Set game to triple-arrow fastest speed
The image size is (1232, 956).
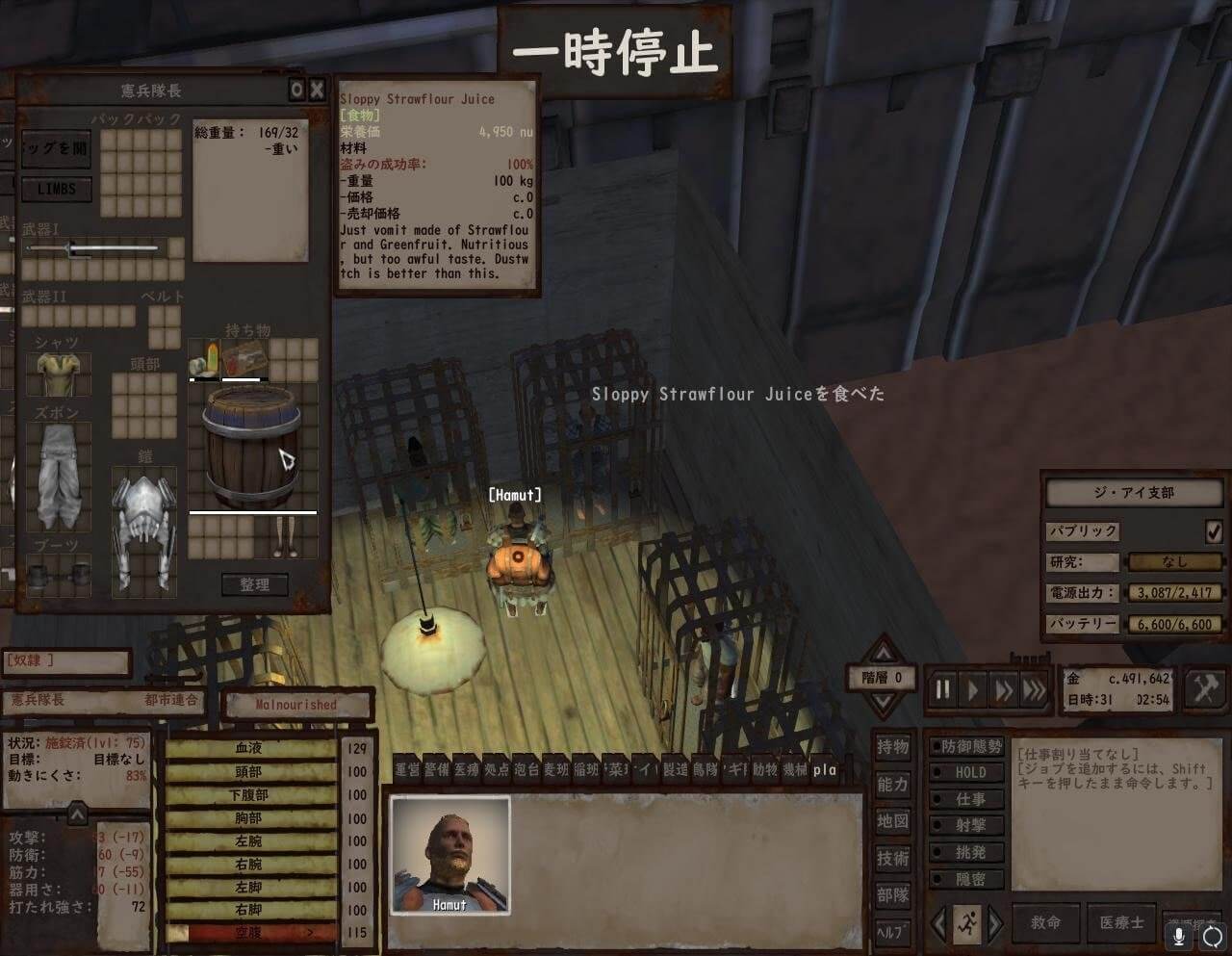pyautogui.click(x=1034, y=689)
